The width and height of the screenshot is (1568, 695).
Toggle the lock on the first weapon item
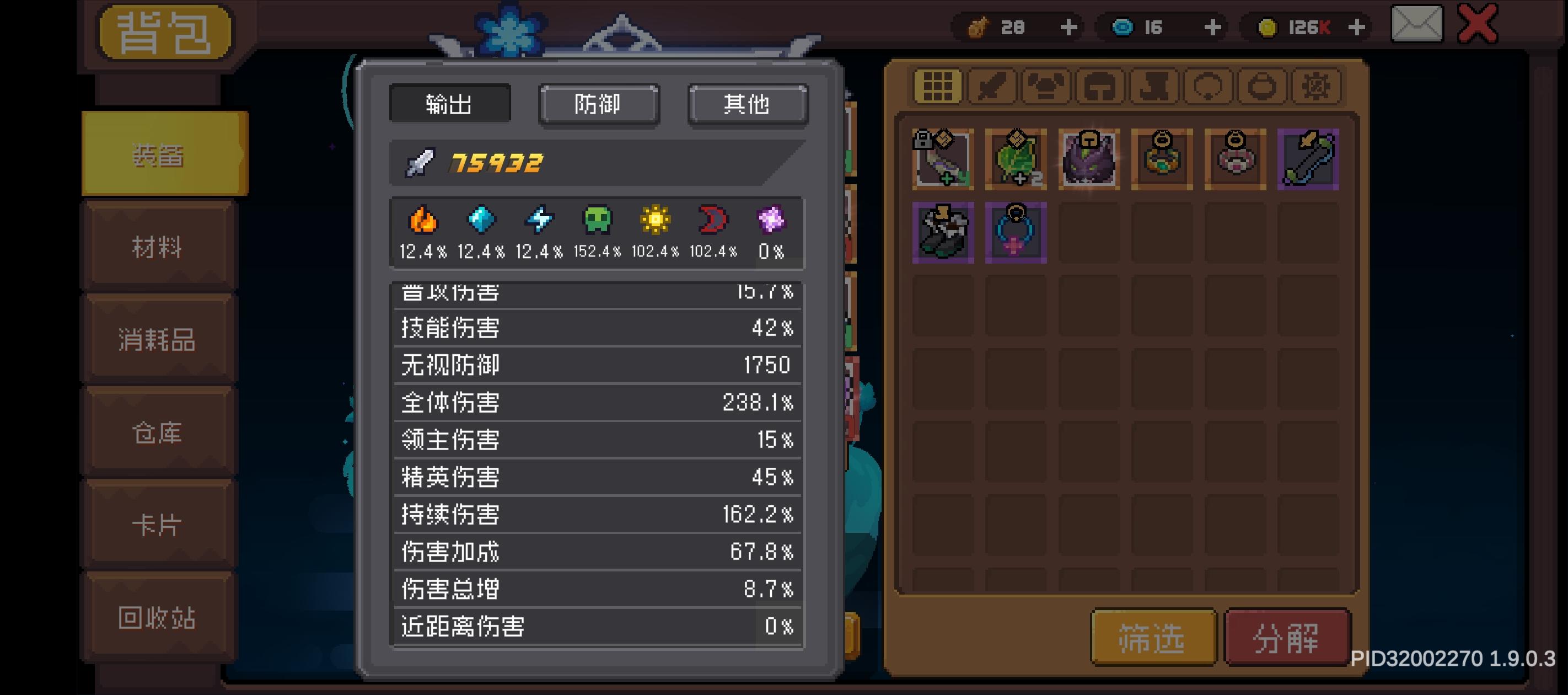924,140
